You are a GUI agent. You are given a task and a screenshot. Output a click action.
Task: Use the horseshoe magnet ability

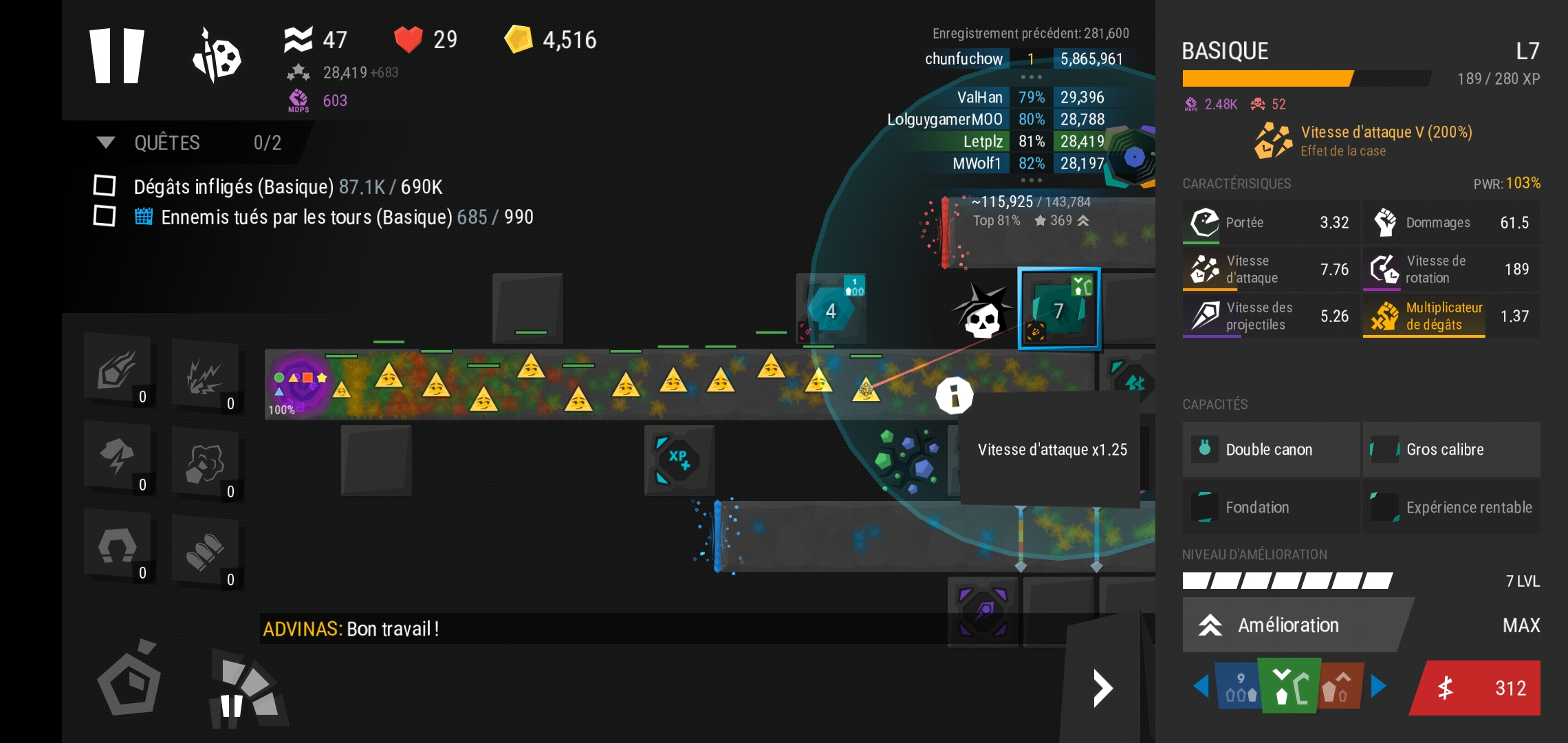(x=117, y=547)
